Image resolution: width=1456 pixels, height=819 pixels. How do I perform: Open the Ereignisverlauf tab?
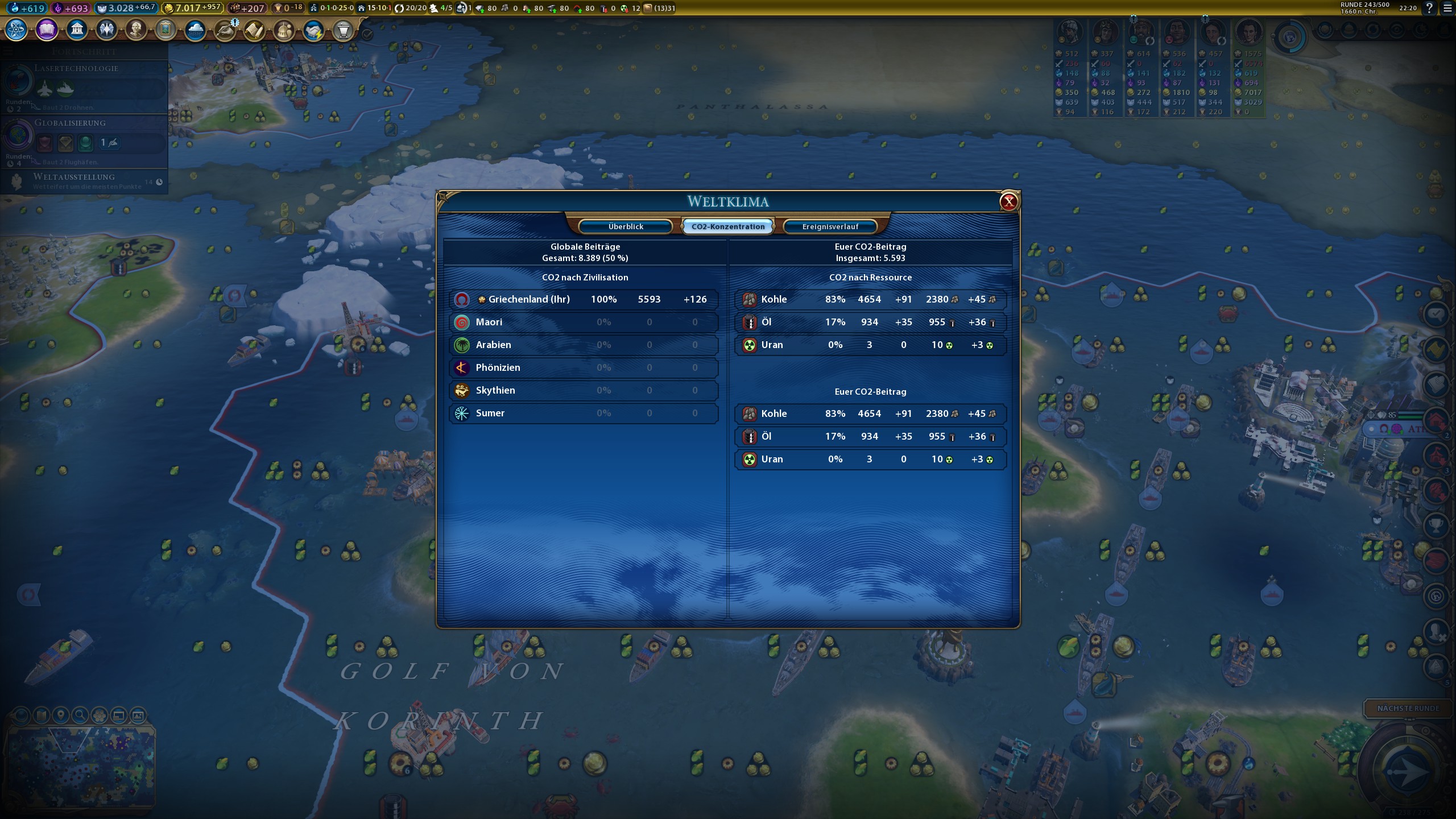(830, 226)
